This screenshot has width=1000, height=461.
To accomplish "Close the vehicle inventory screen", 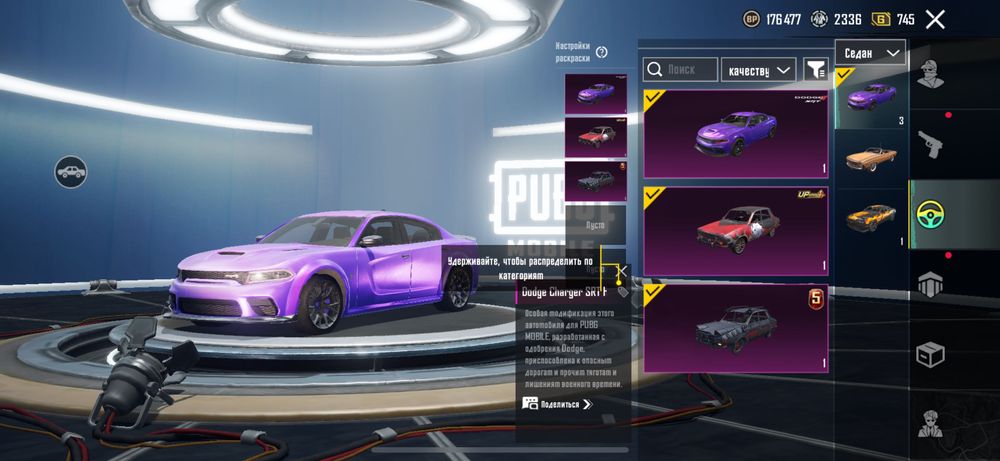I will point(935,19).
